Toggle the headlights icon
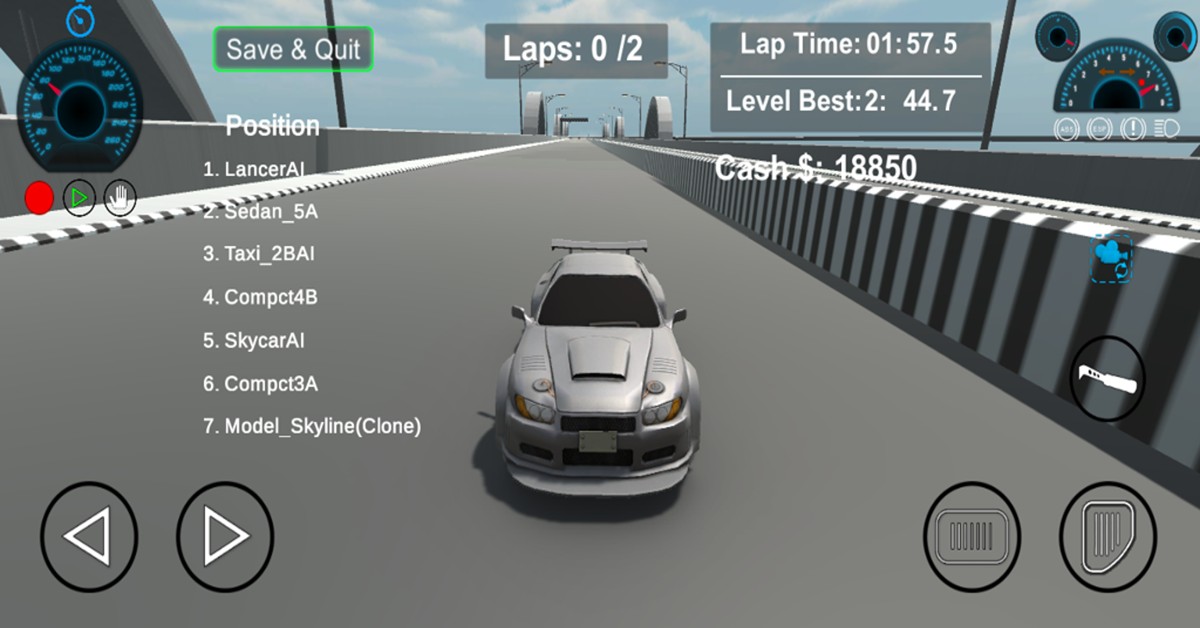Viewport: 1200px width, 628px height. (1166, 129)
